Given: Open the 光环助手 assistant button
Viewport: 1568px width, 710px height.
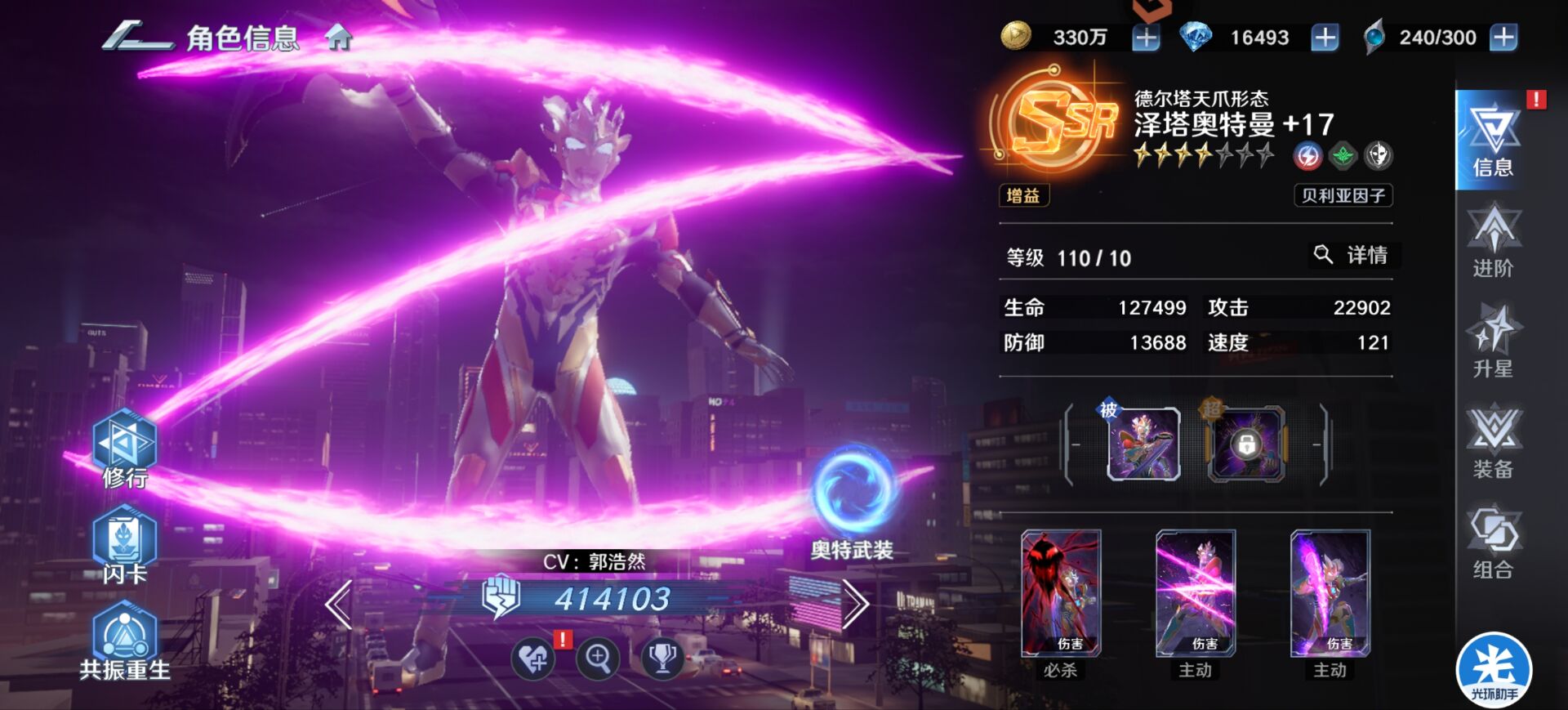Looking at the screenshot, I should pos(1494,670).
